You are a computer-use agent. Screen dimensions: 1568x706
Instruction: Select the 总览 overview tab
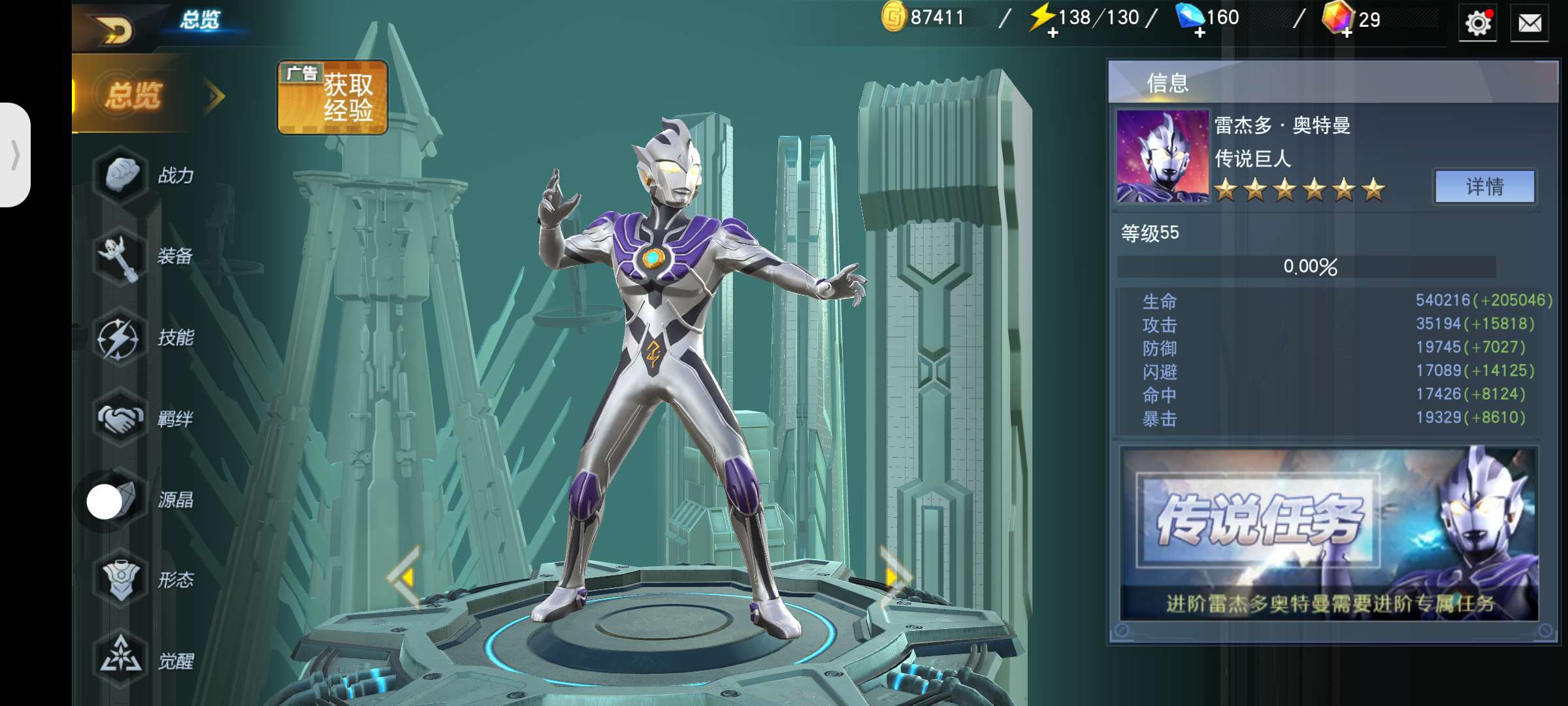(134, 95)
